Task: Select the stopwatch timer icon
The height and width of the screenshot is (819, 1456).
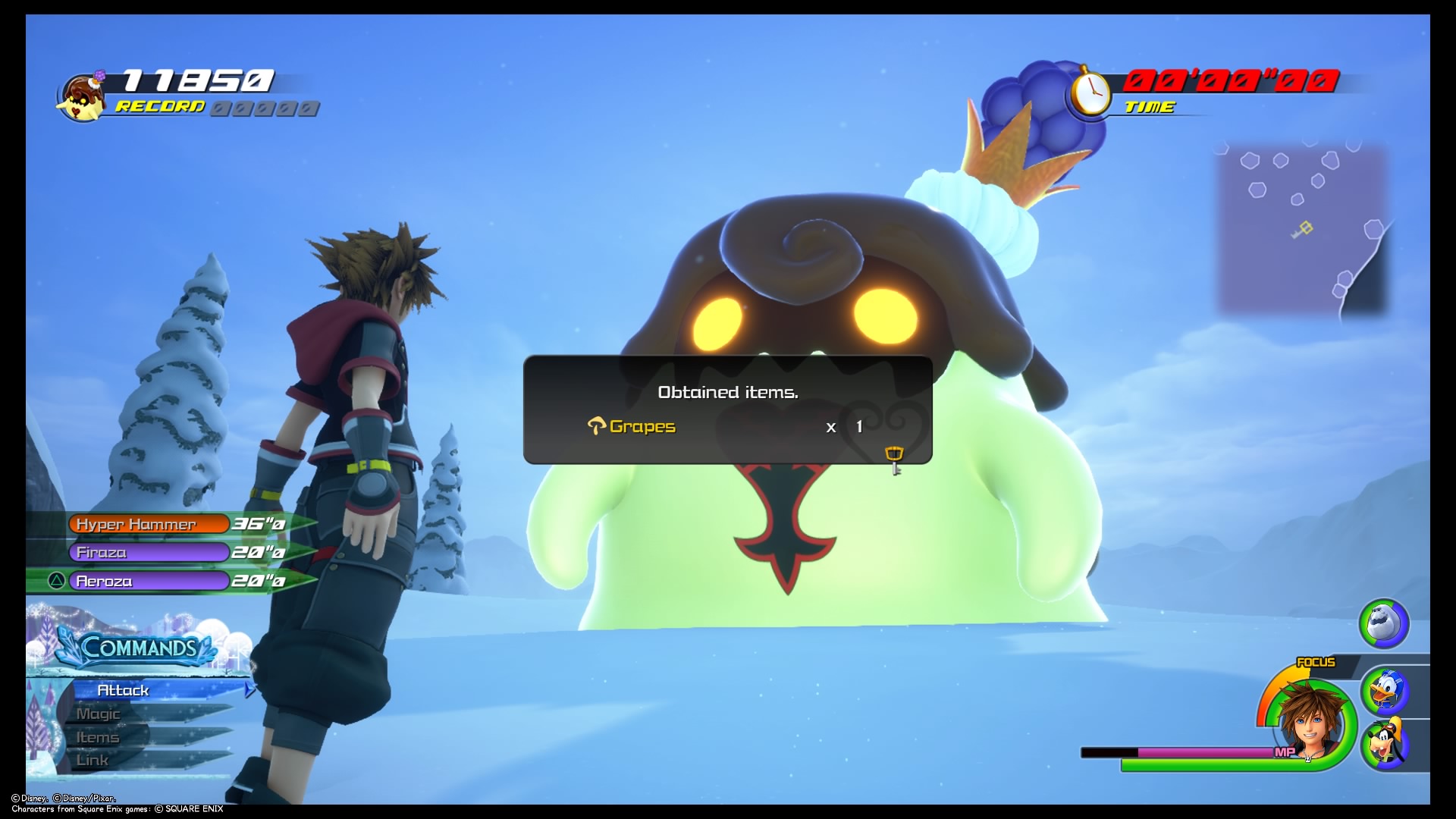Action: tap(1090, 90)
